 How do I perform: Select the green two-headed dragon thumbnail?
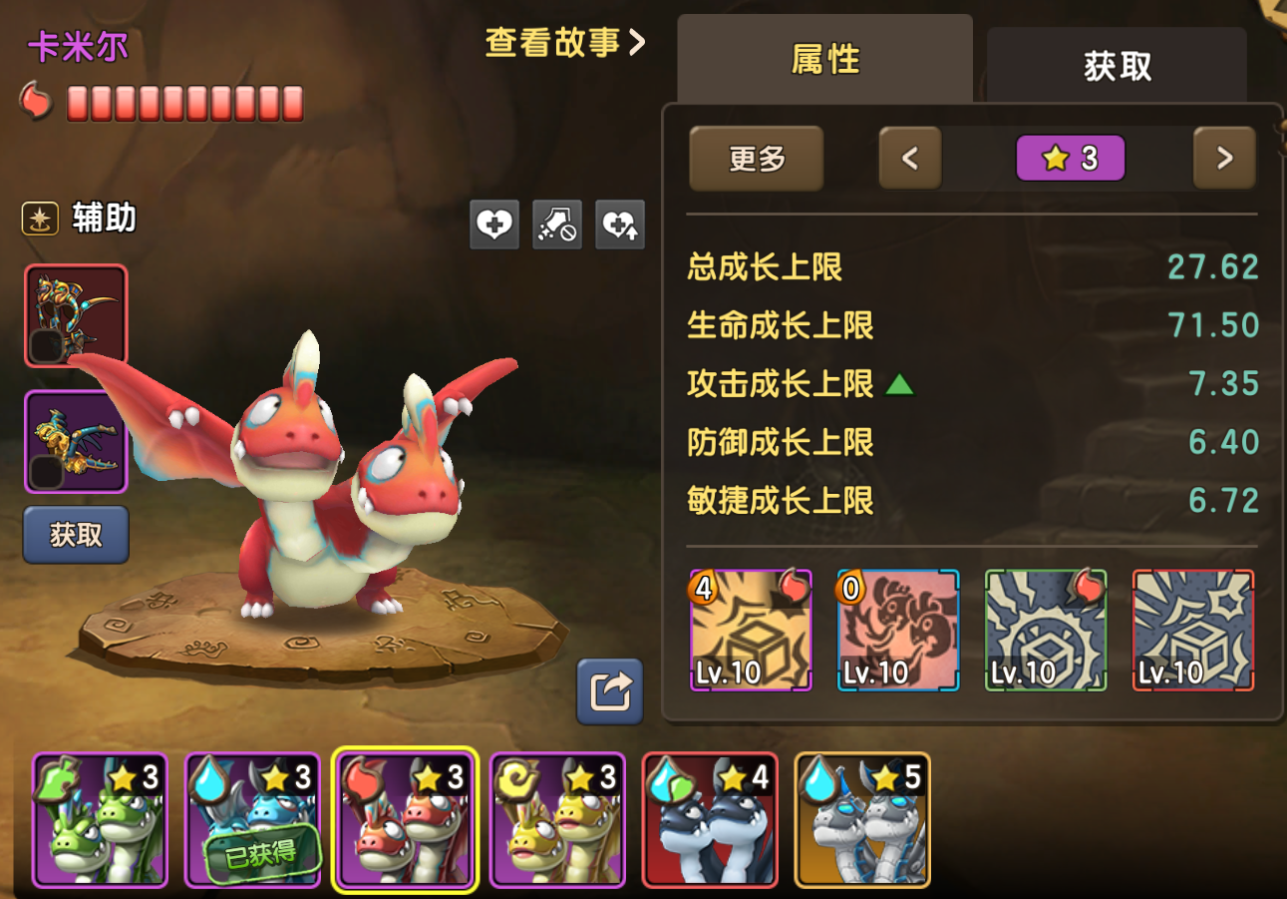100,820
